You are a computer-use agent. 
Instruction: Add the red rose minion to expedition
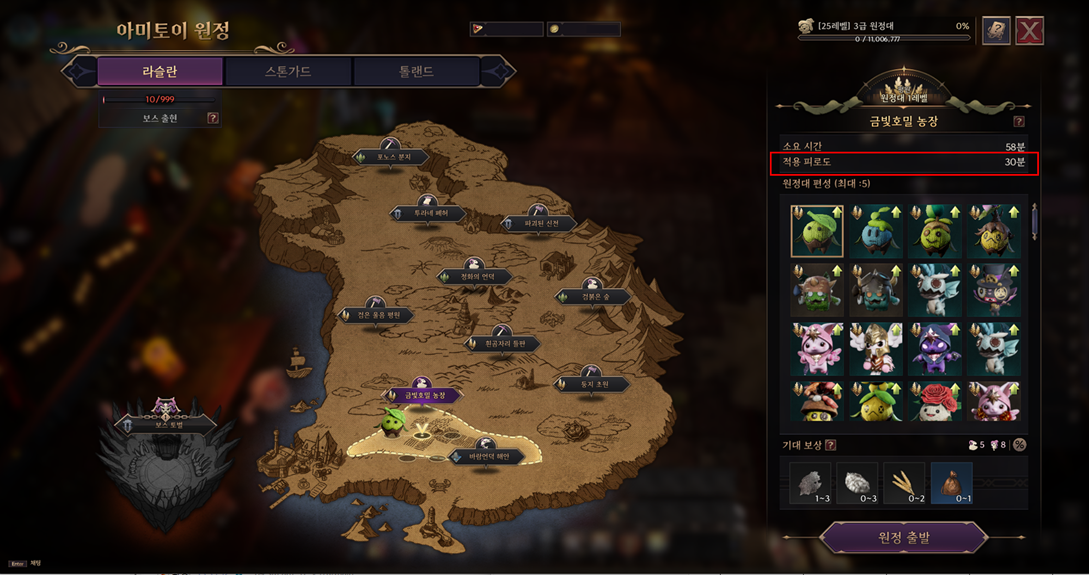pyautogui.click(x=936, y=400)
